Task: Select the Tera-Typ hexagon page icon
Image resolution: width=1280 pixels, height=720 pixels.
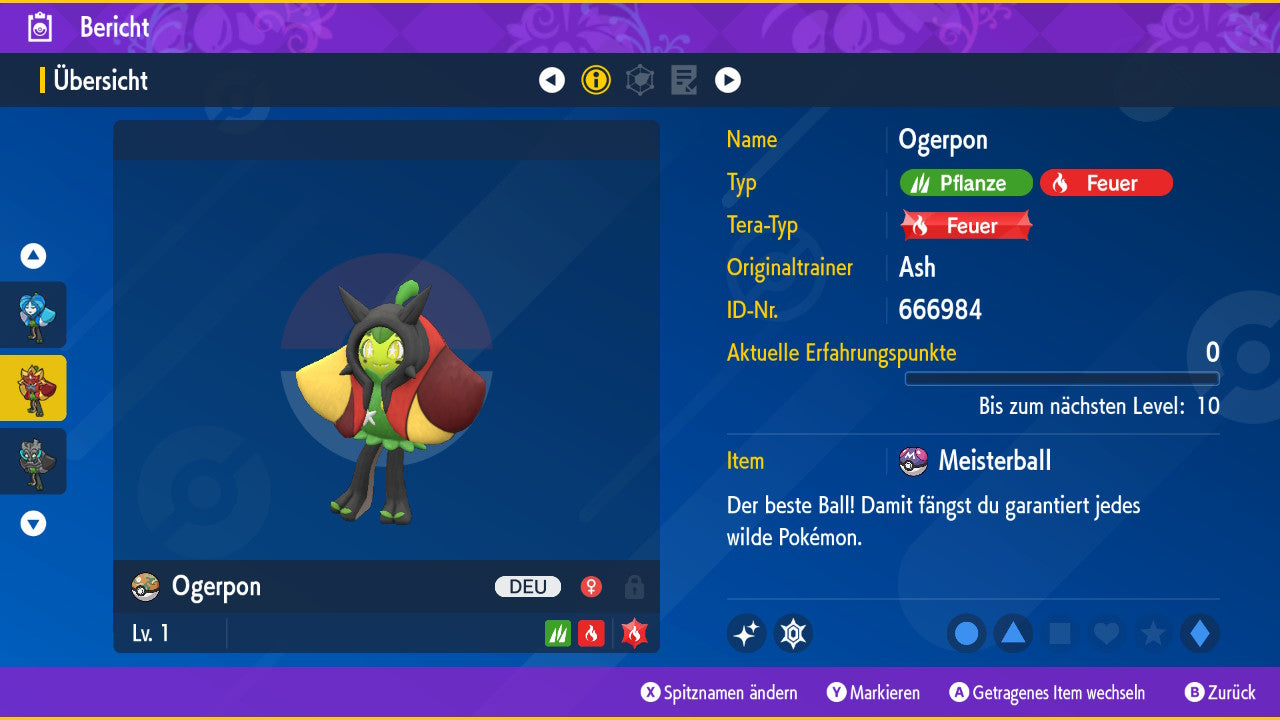Action: coord(640,80)
